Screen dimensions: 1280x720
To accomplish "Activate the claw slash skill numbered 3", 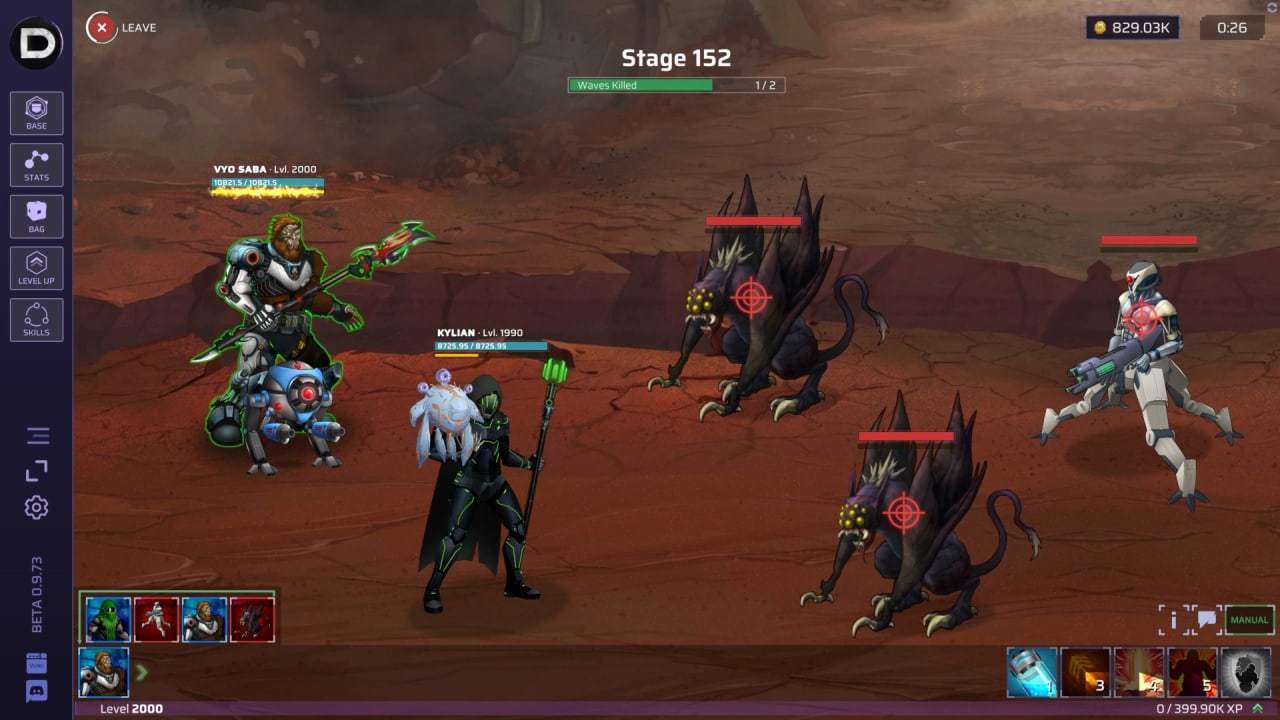I will click(1086, 672).
